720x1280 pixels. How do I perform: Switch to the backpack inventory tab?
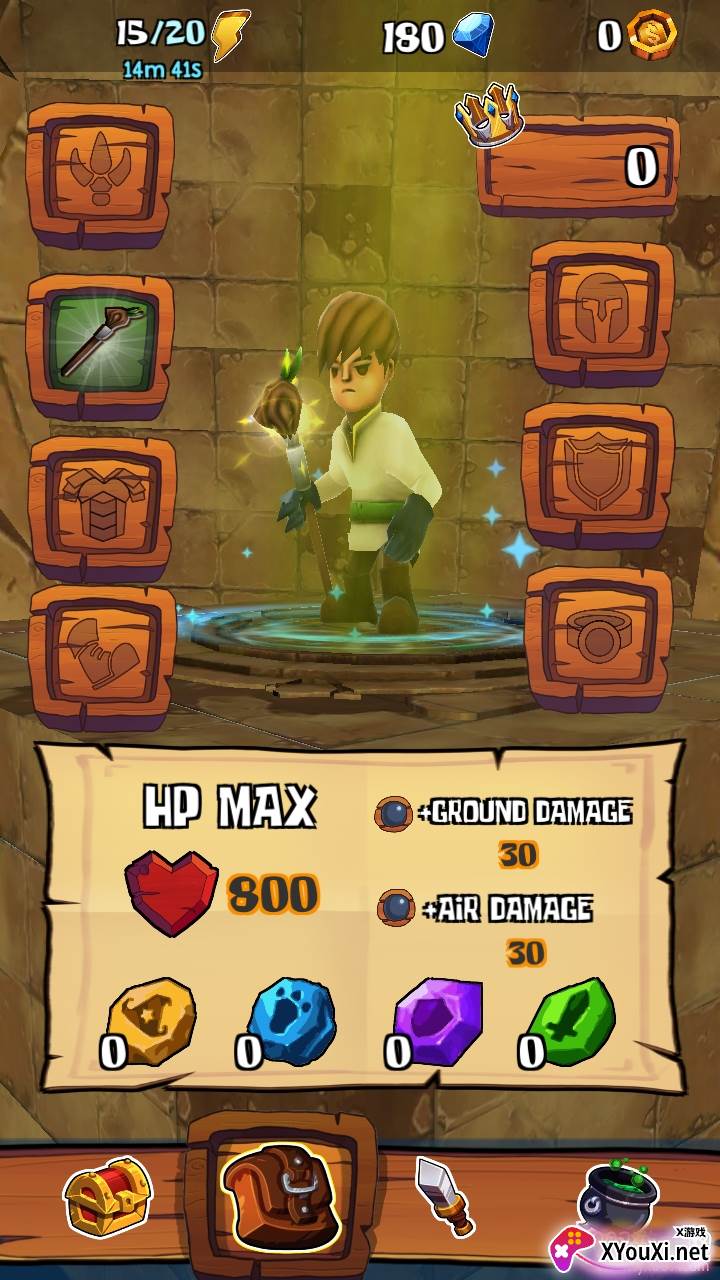point(281,1196)
